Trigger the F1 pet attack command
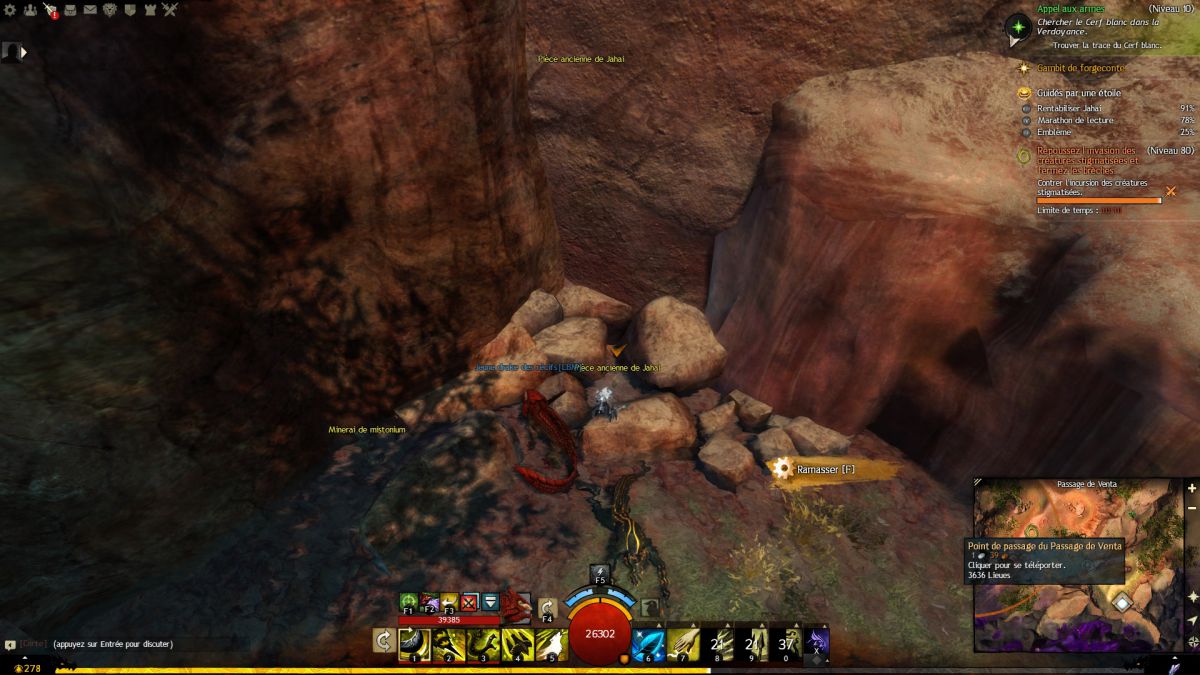 click(408, 602)
